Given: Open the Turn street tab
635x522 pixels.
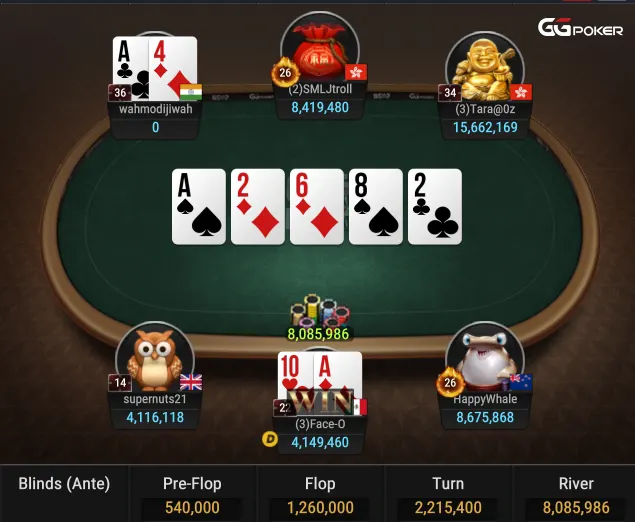Looking at the screenshot, I should 447,494.
